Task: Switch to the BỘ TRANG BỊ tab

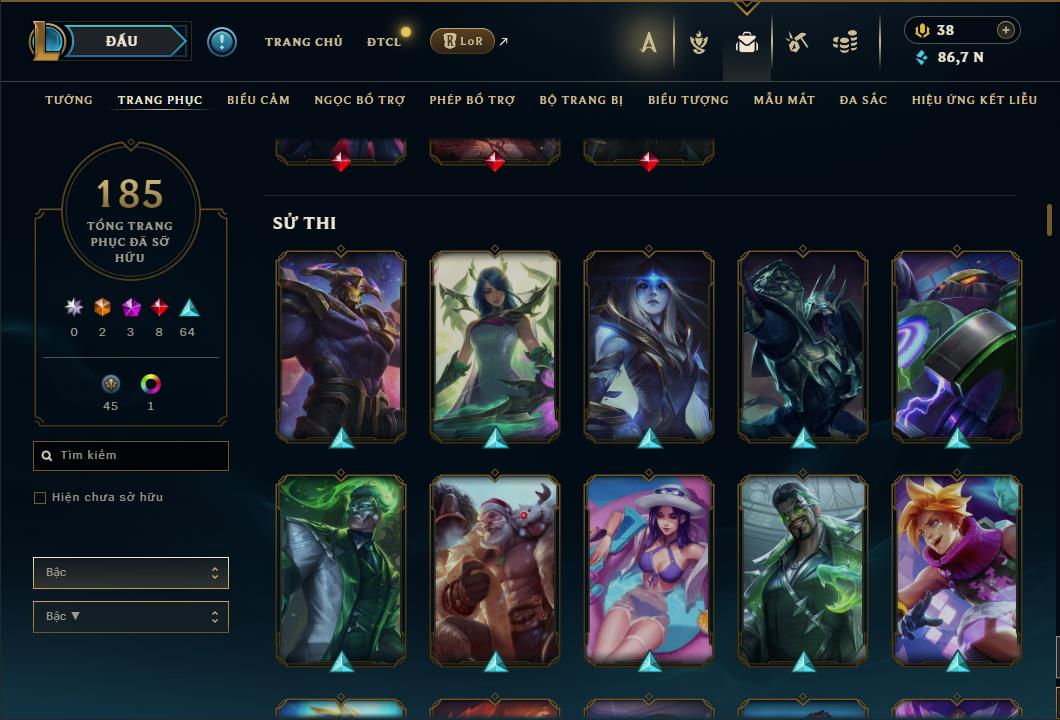Action: click(x=581, y=100)
